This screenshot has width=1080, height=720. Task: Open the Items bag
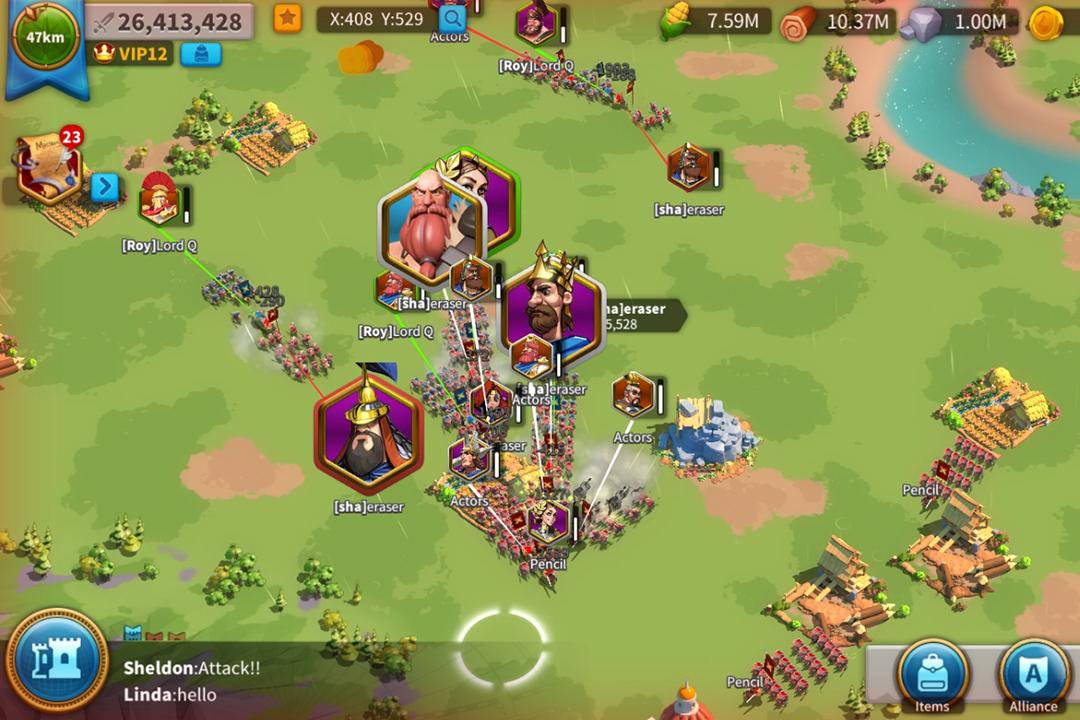(x=932, y=674)
